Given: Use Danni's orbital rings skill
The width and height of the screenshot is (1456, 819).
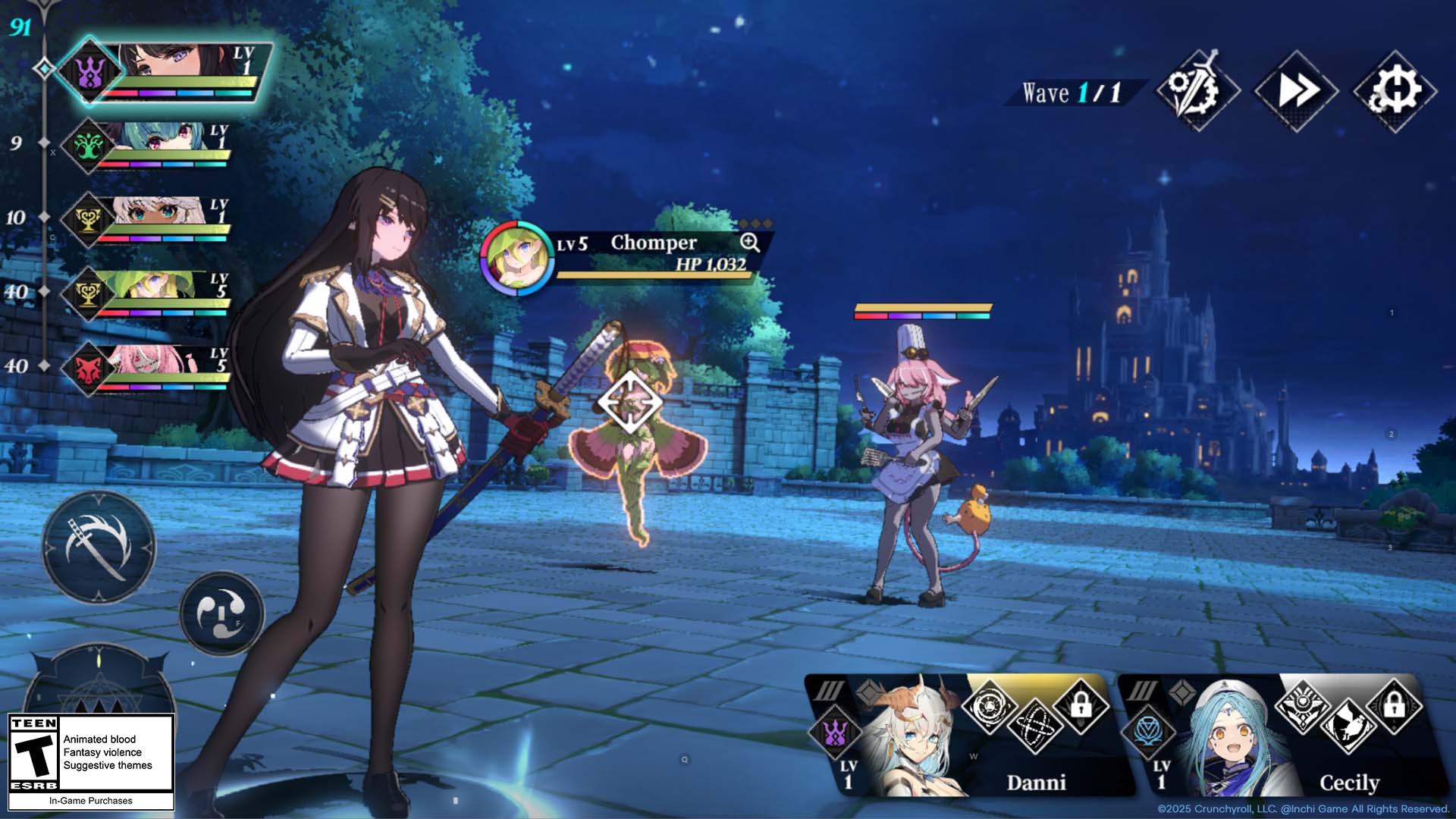Looking at the screenshot, I should [x=1034, y=726].
